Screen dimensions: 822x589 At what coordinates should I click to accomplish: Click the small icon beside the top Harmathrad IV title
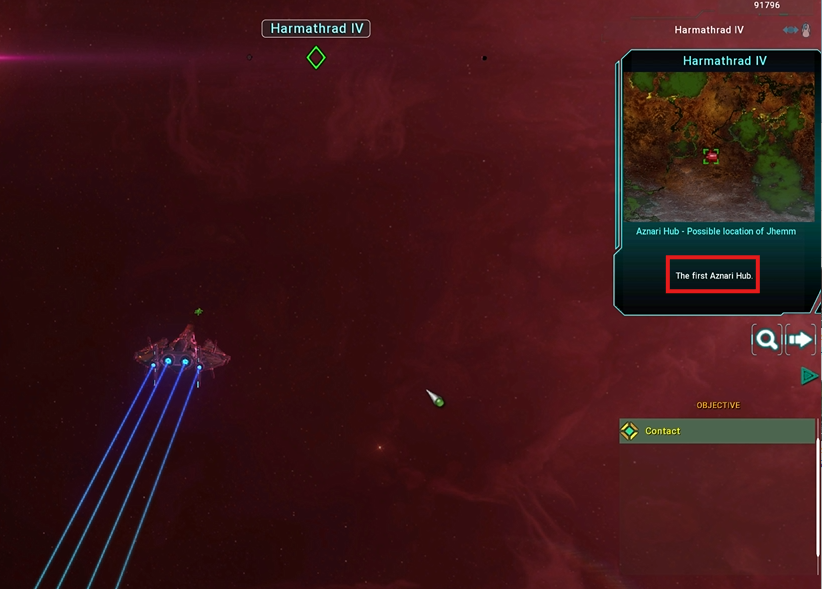(797, 30)
